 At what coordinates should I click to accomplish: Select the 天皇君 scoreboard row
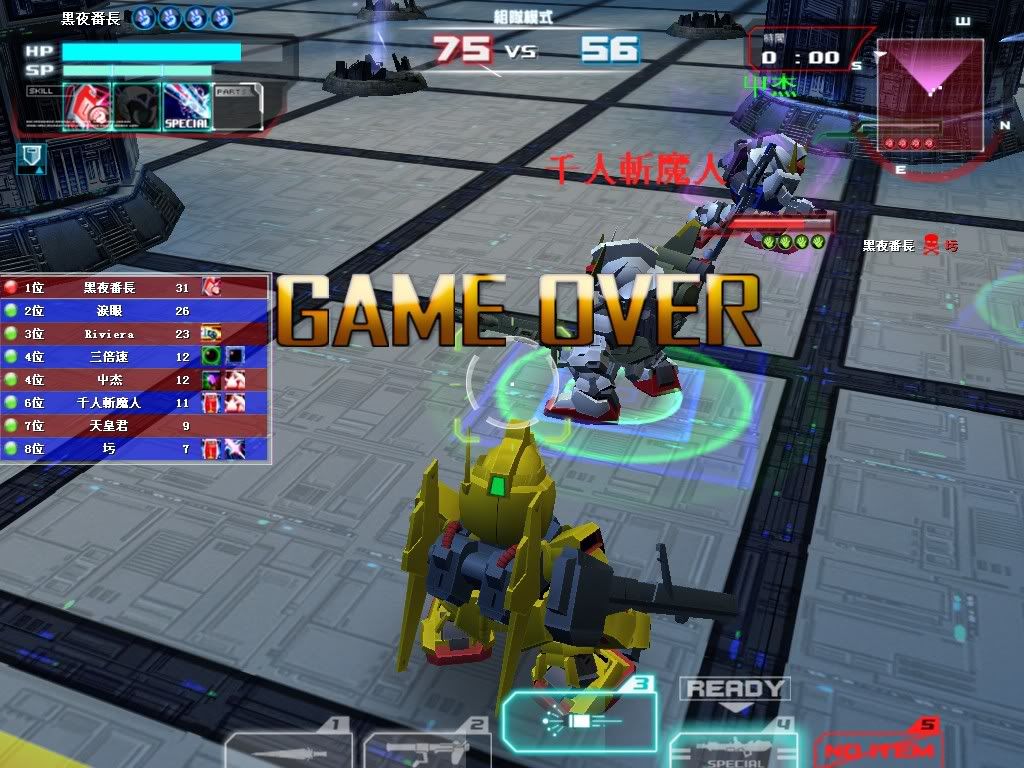135,426
